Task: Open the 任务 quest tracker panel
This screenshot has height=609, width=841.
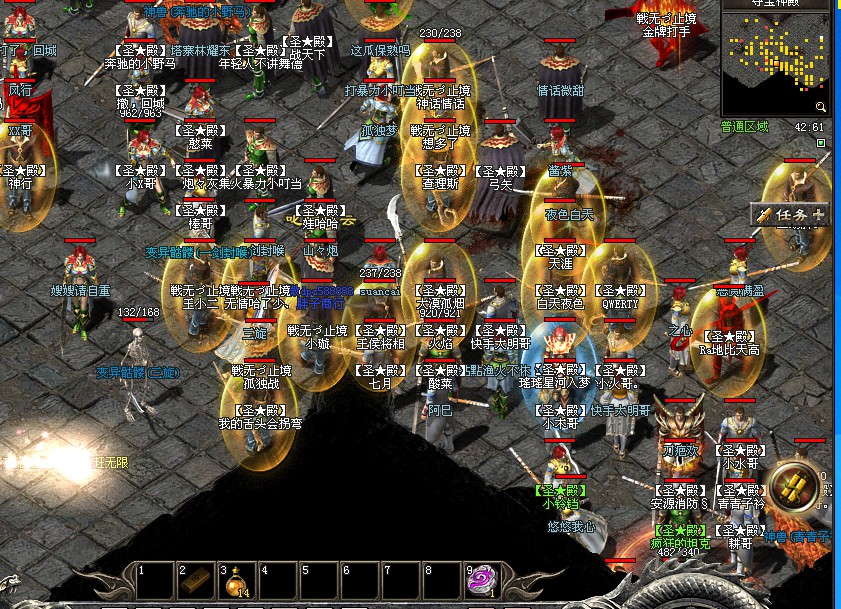Action: point(790,214)
